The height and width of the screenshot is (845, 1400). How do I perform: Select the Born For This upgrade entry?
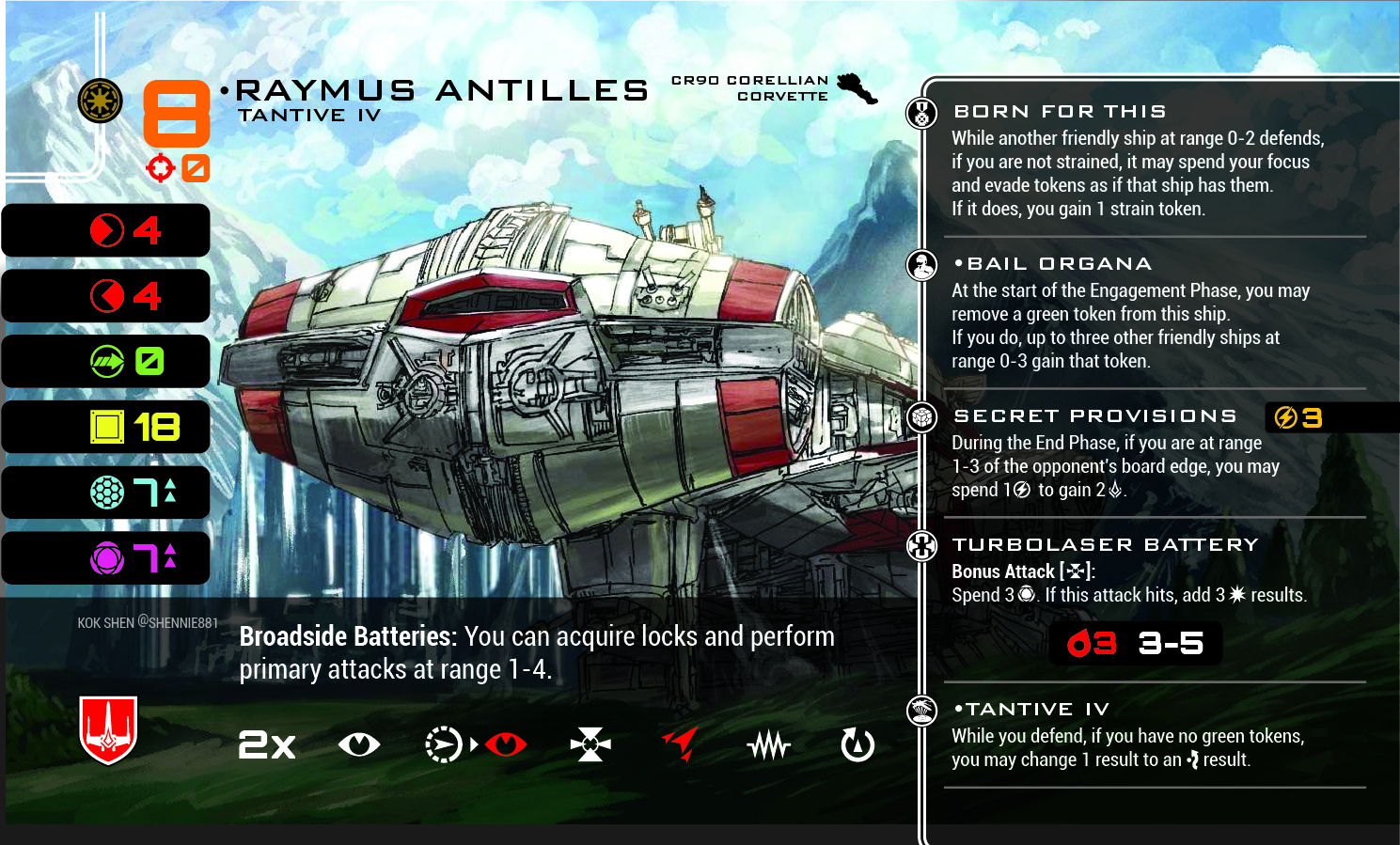(1060, 112)
